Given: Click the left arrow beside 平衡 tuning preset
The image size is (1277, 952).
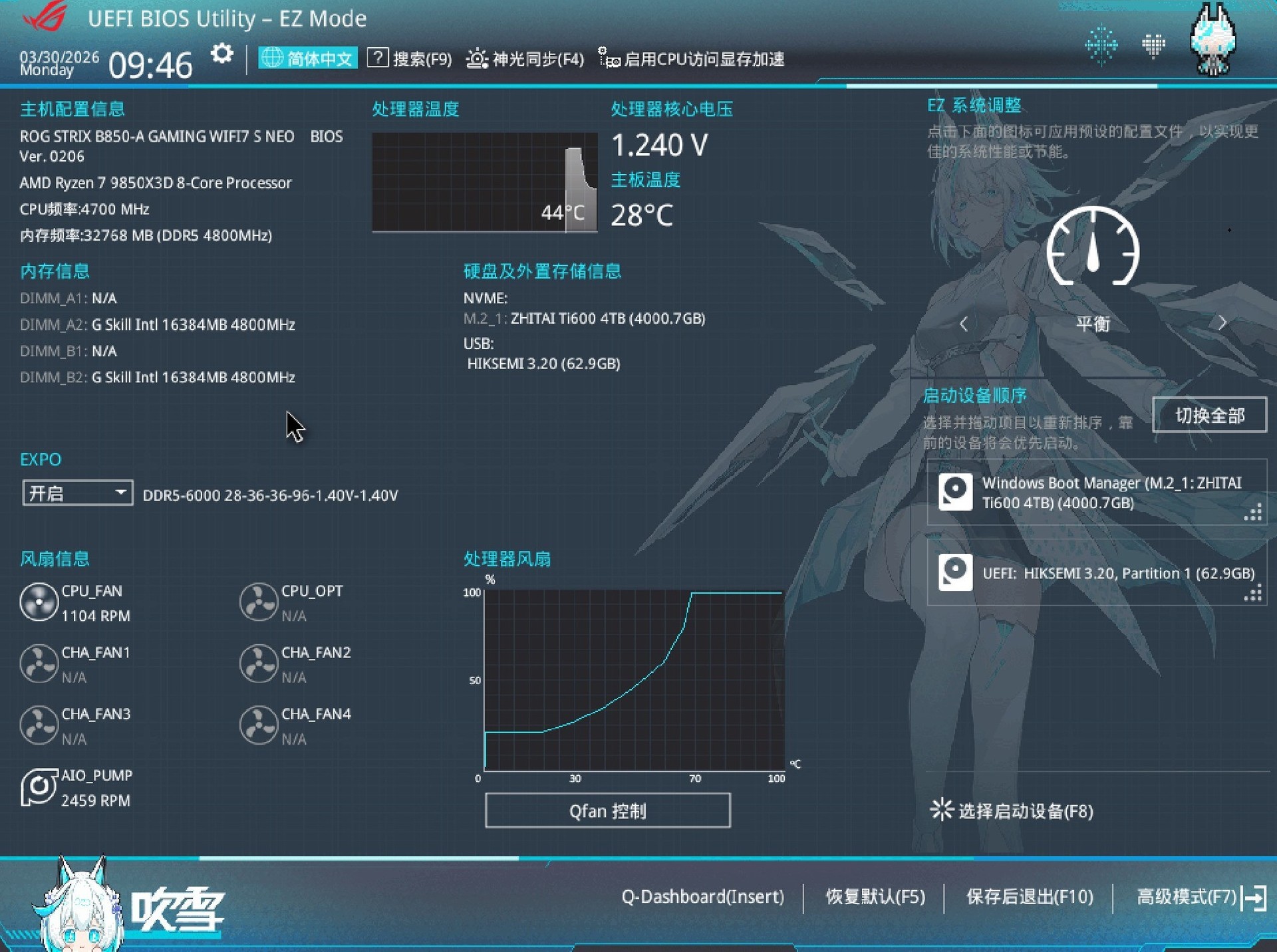Looking at the screenshot, I should pyautogui.click(x=964, y=324).
